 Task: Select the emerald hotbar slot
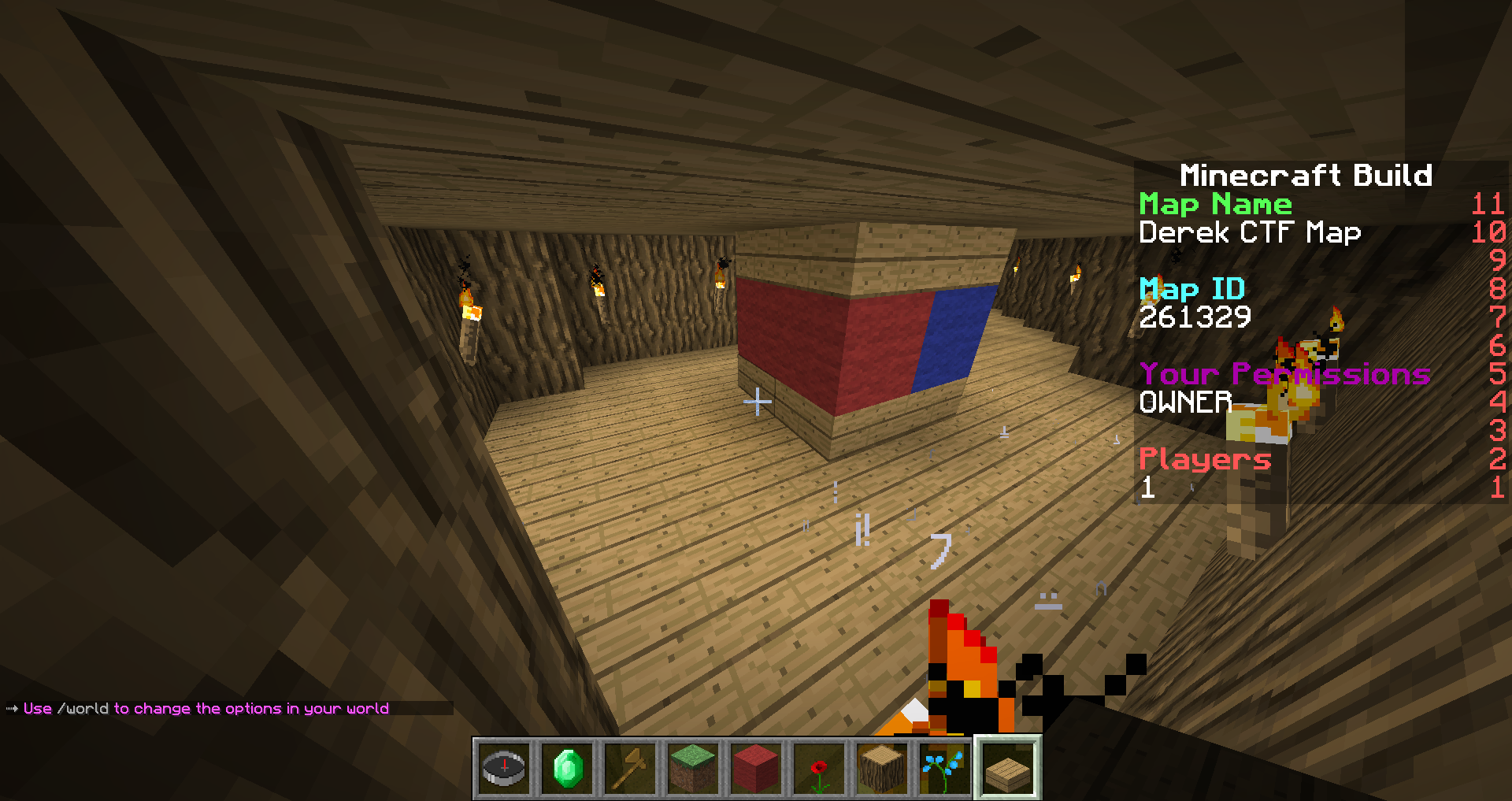tap(567, 768)
